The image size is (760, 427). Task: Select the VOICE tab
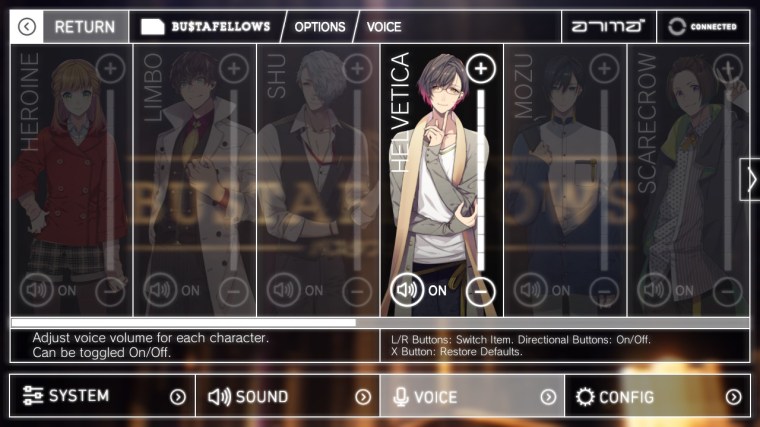[x=472, y=396]
